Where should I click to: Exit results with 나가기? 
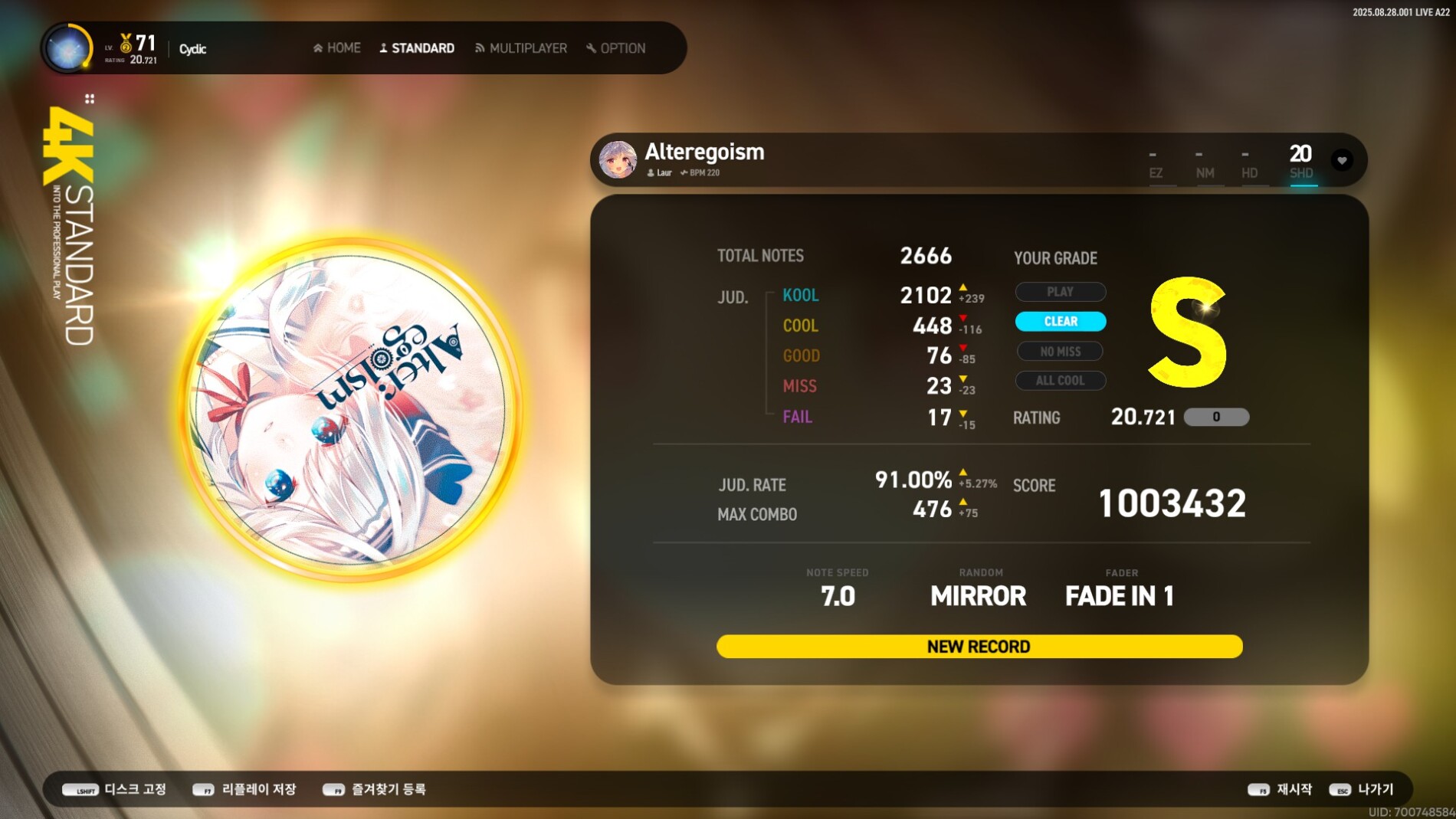1362,789
